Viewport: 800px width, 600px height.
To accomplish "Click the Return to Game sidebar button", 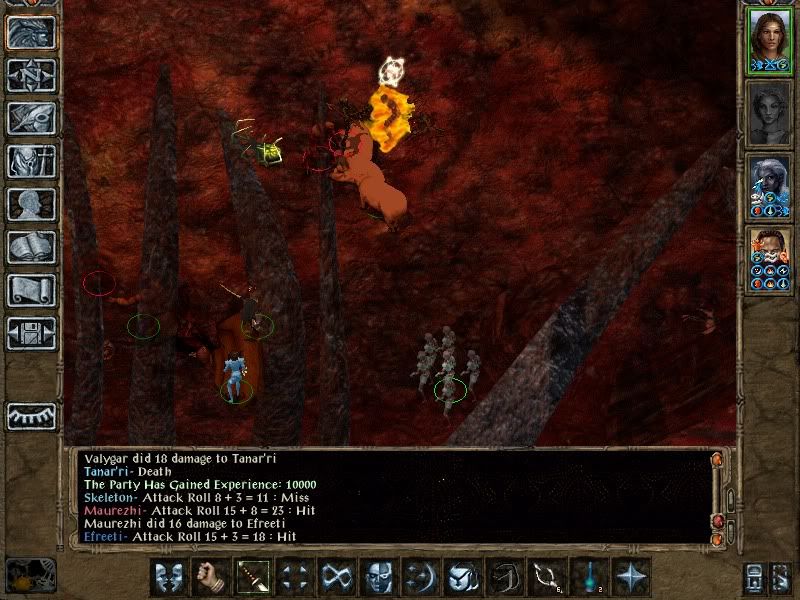I will pyautogui.click(x=32, y=32).
